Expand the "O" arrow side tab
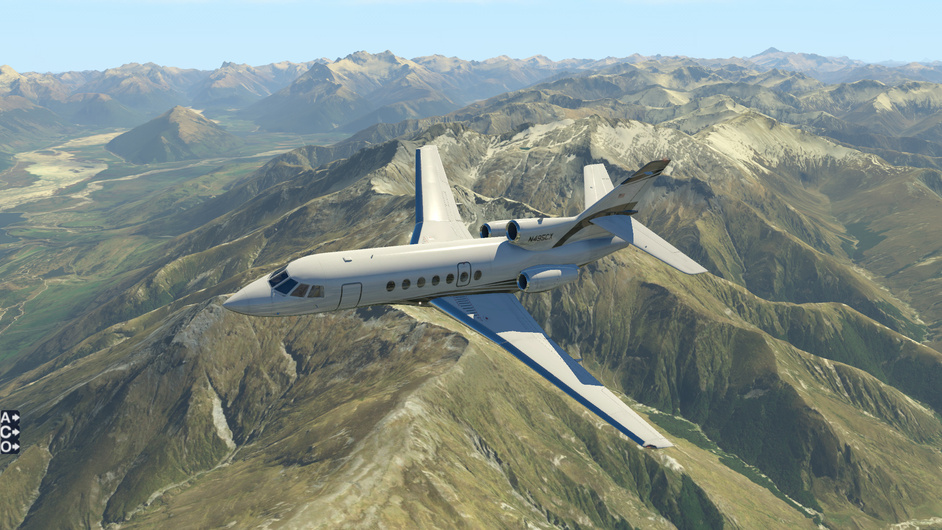Image resolution: width=942 pixels, height=530 pixels. pos(9,447)
